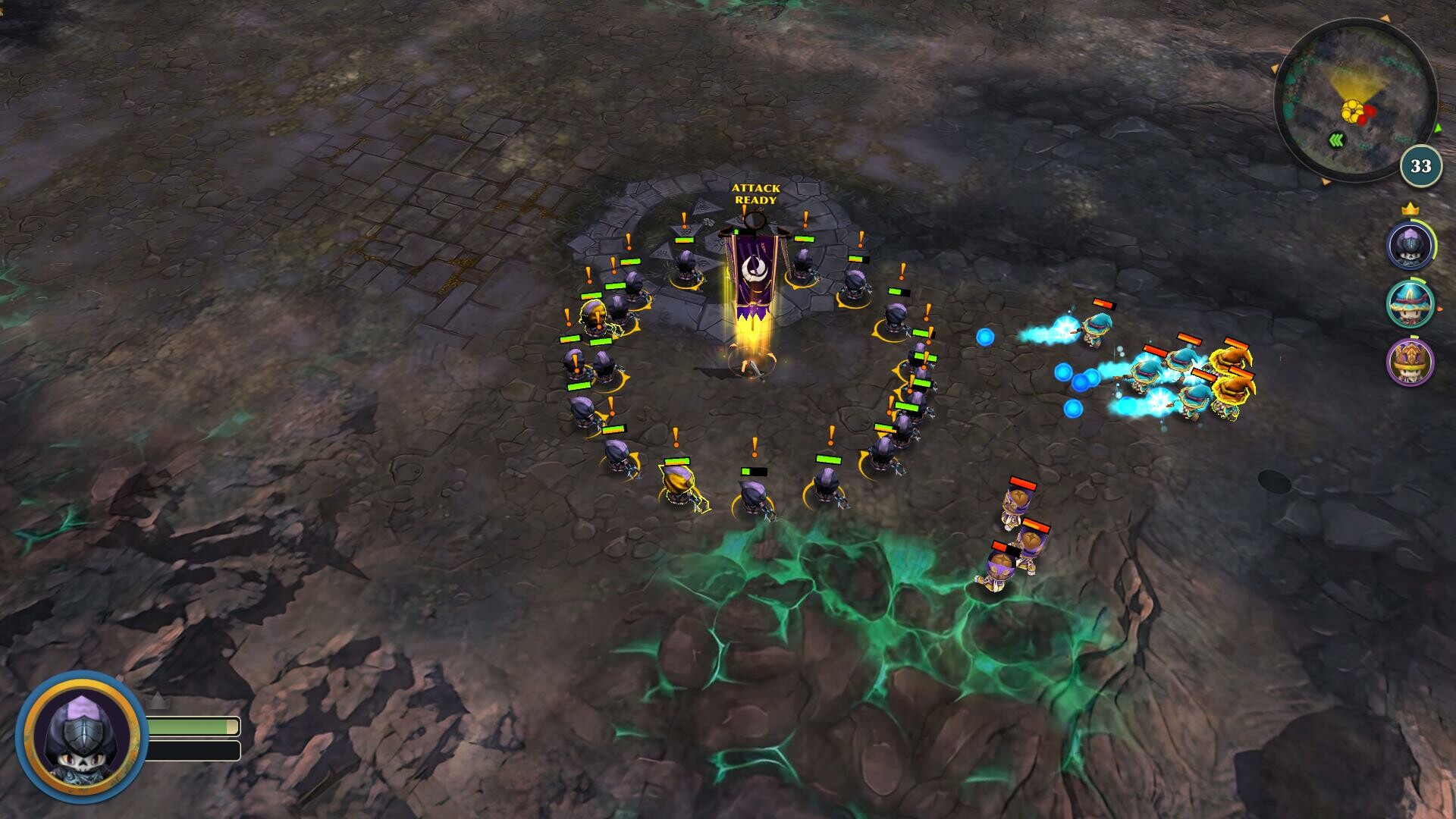The width and height of the screenshot is (1456, 819).
Task: Click the purple knight ally portrait on right sidebar
Action: [x=1411, y=245]
